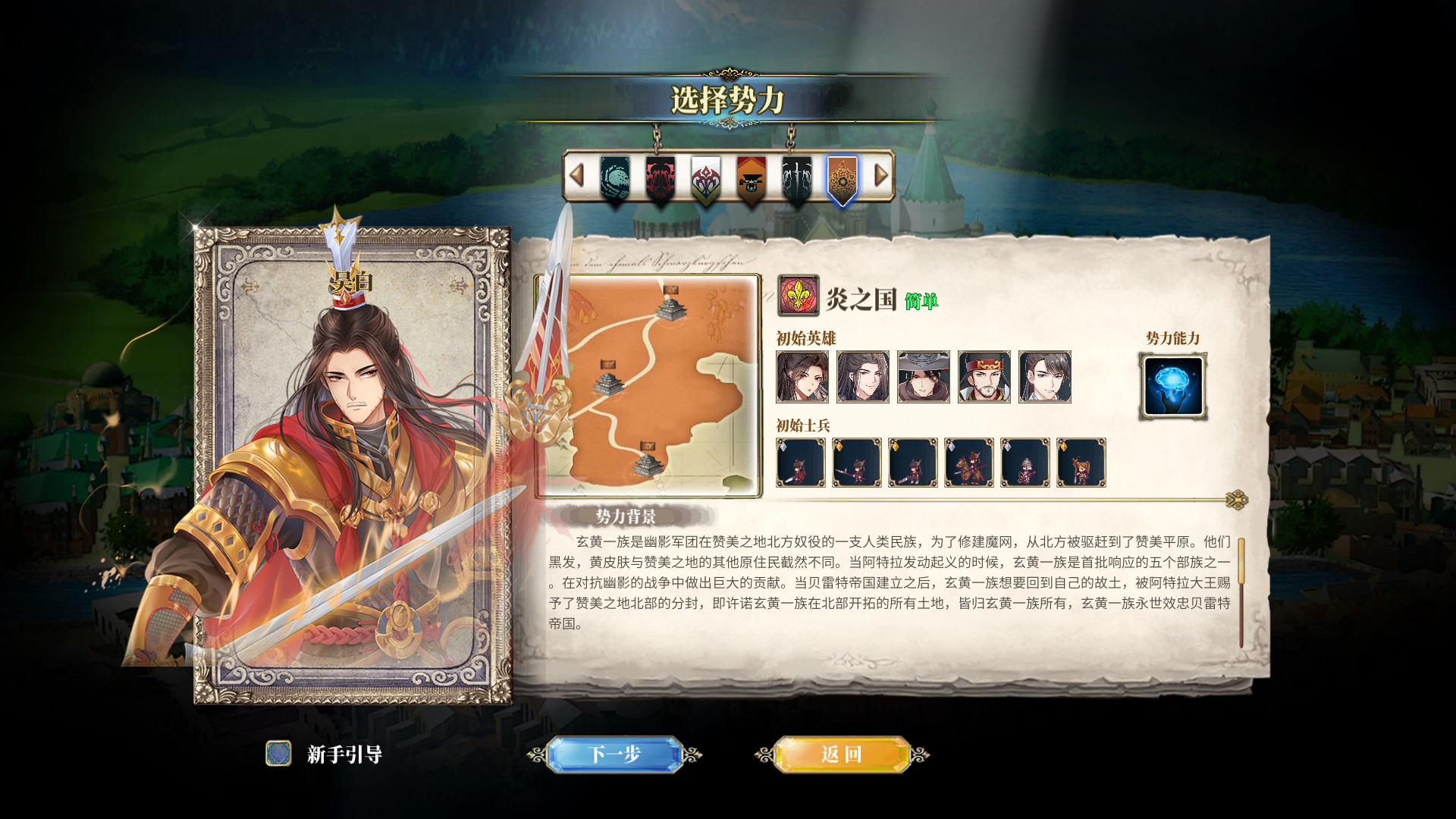Toggle selection of the mounted cavalry soldier card
Viewport: 1456px width, 819px height.
(x=968, y=463)
